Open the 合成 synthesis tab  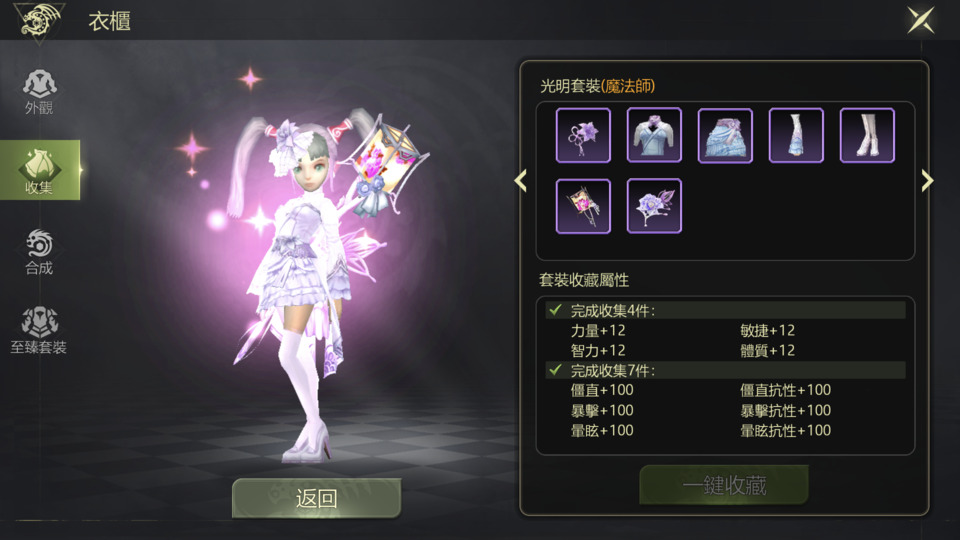click(x=39, y=251)
